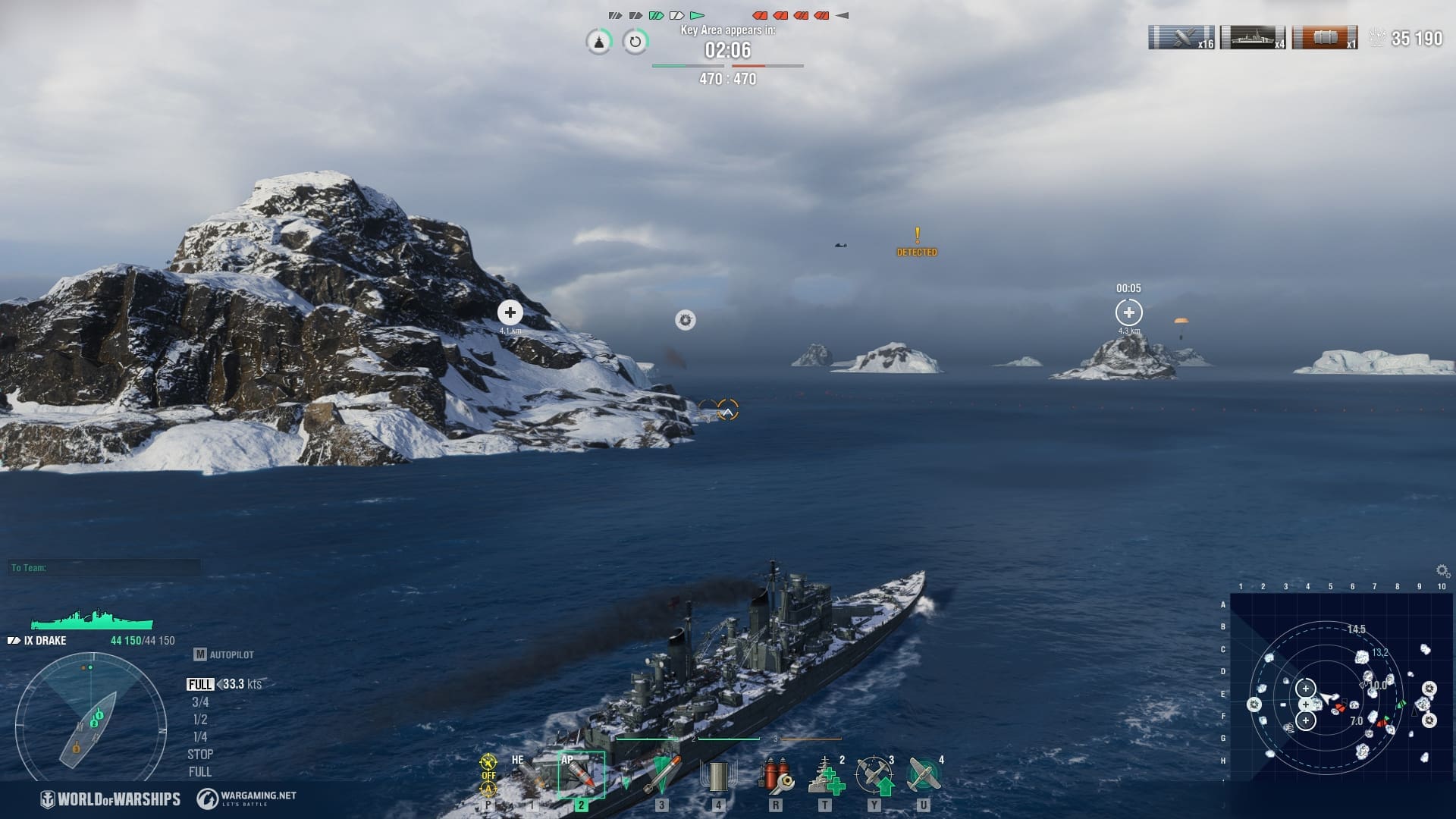The height and width of the screenshot is (819, 1456).
Task: Select the key area marker with 00:05 timer
Action: click(x=1128, y=312)
